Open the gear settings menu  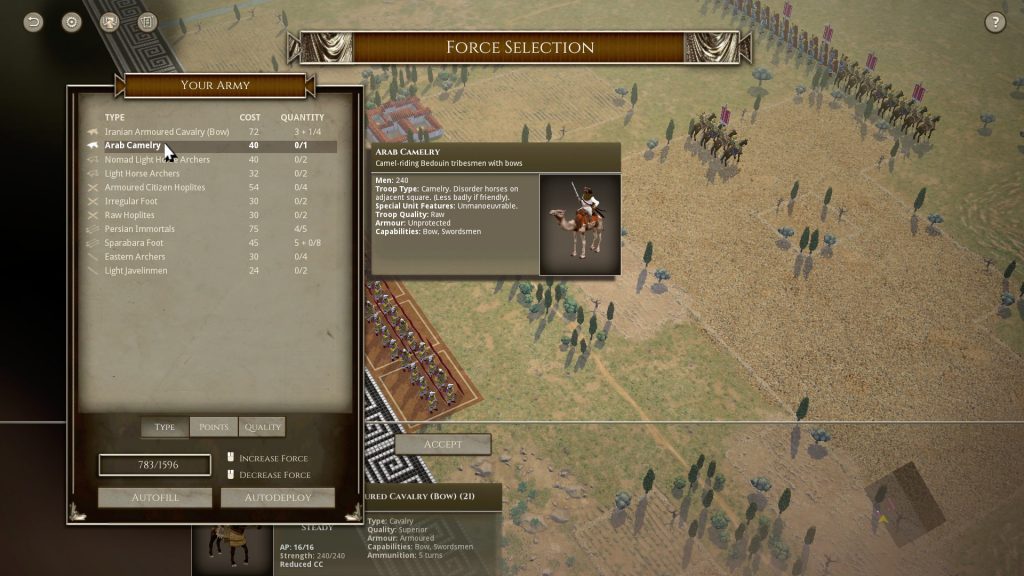(71, 22)
